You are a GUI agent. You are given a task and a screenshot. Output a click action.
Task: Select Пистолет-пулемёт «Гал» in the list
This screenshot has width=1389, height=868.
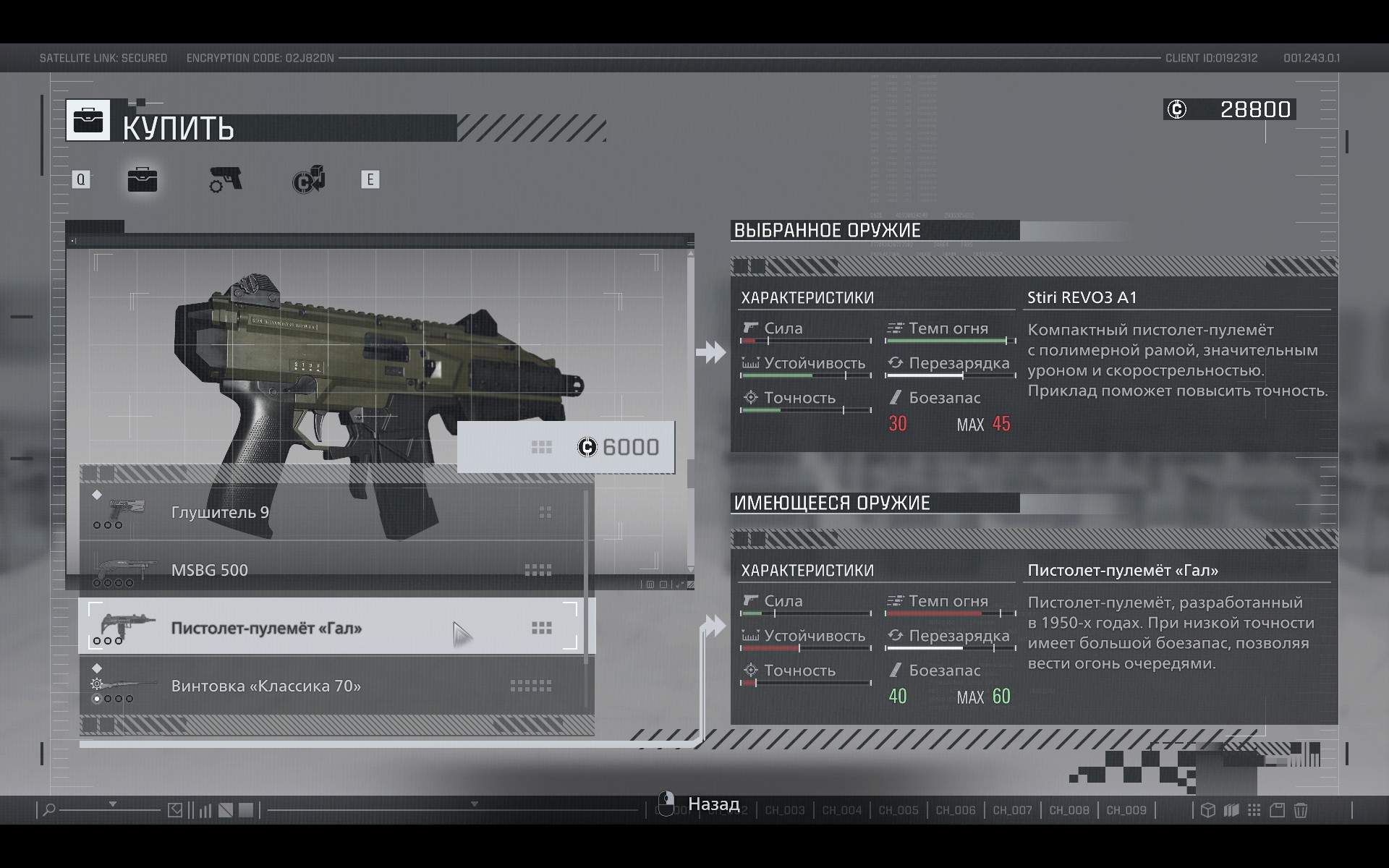click(336, 627)
